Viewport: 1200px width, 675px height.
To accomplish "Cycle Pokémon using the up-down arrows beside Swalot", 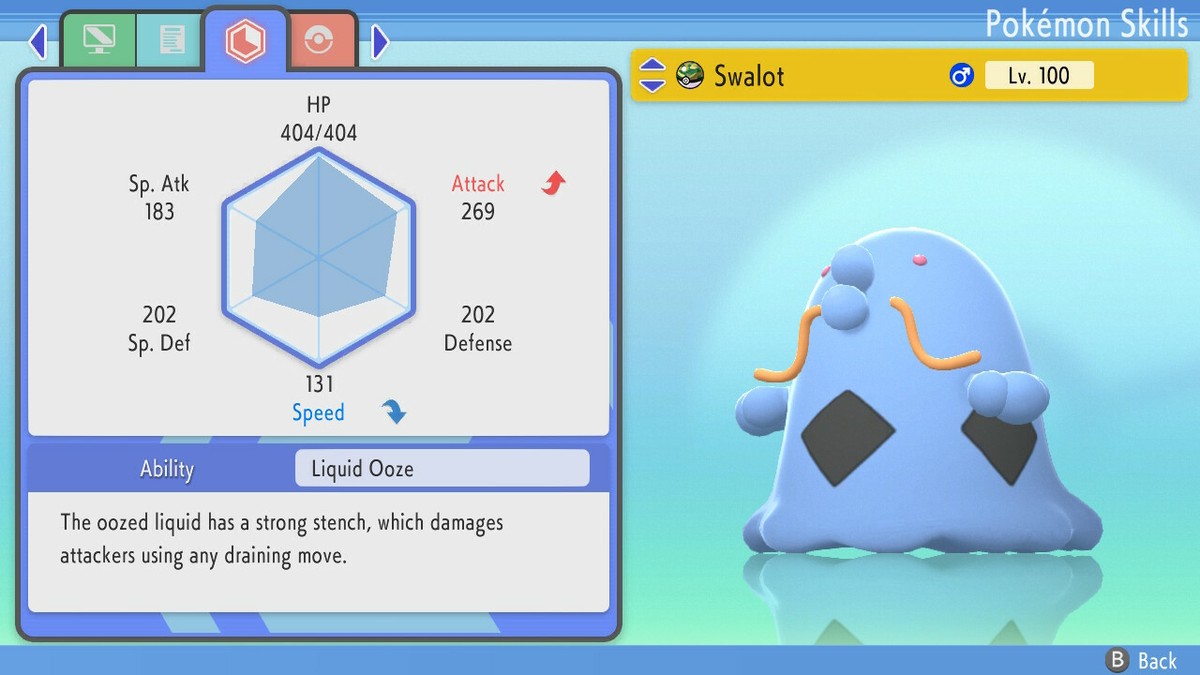I will (652, 75).
